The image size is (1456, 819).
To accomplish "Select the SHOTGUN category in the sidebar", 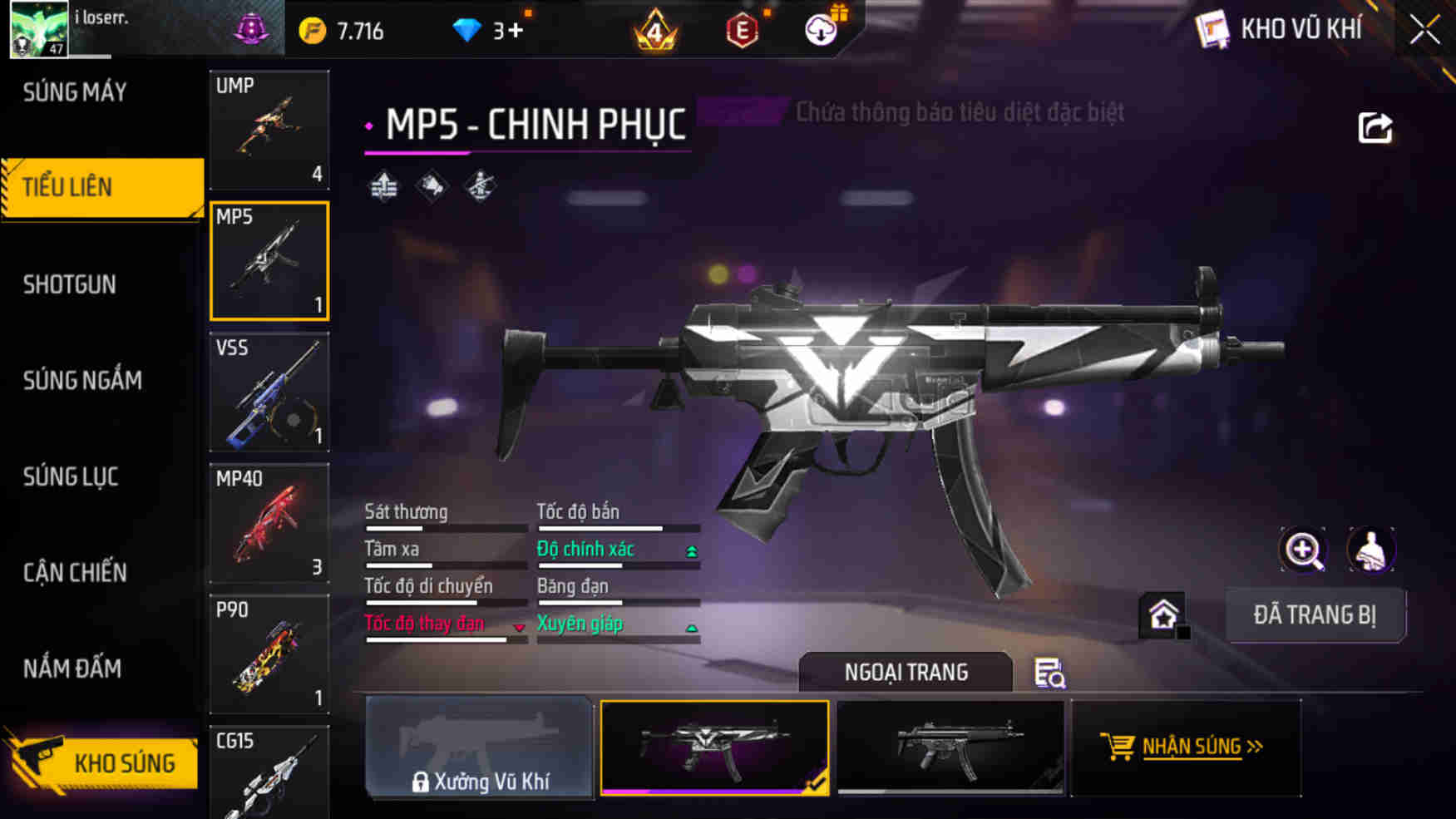I will tap(69, 284).
